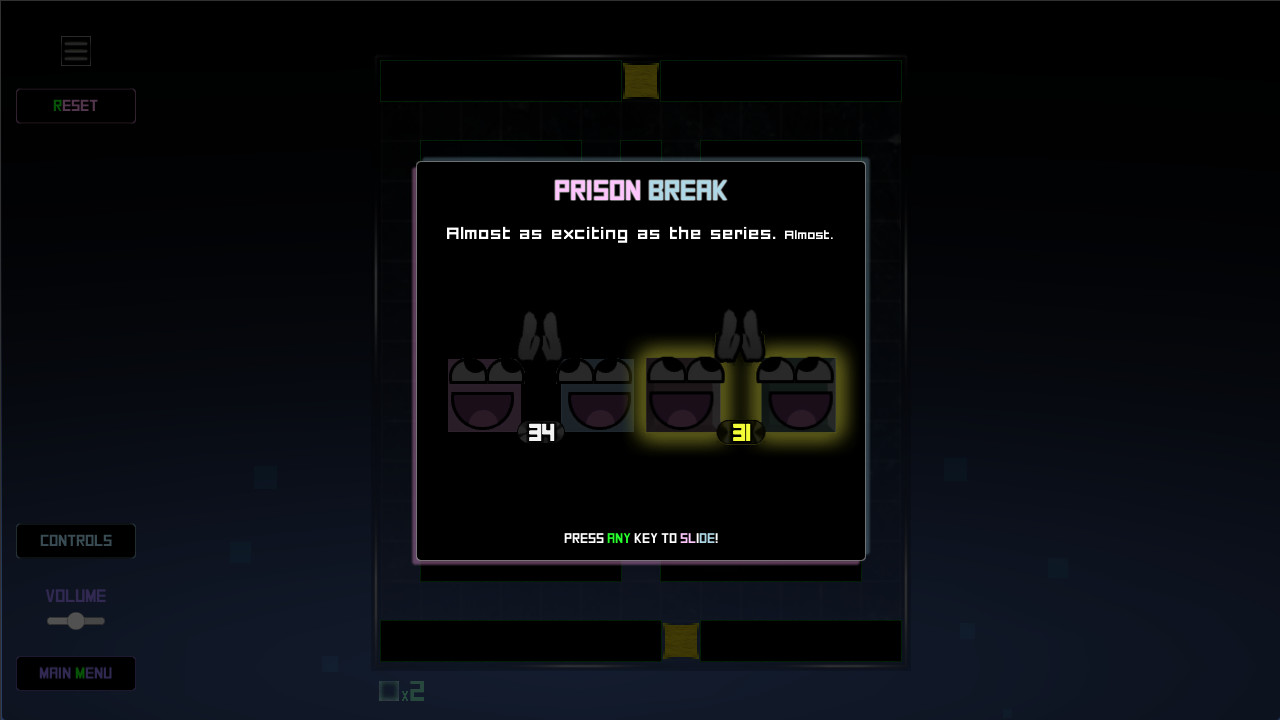Adjust the VOLUME slider handle
Image resolution: width=1280 pixels, height=720 pixels.
(75, 620)
